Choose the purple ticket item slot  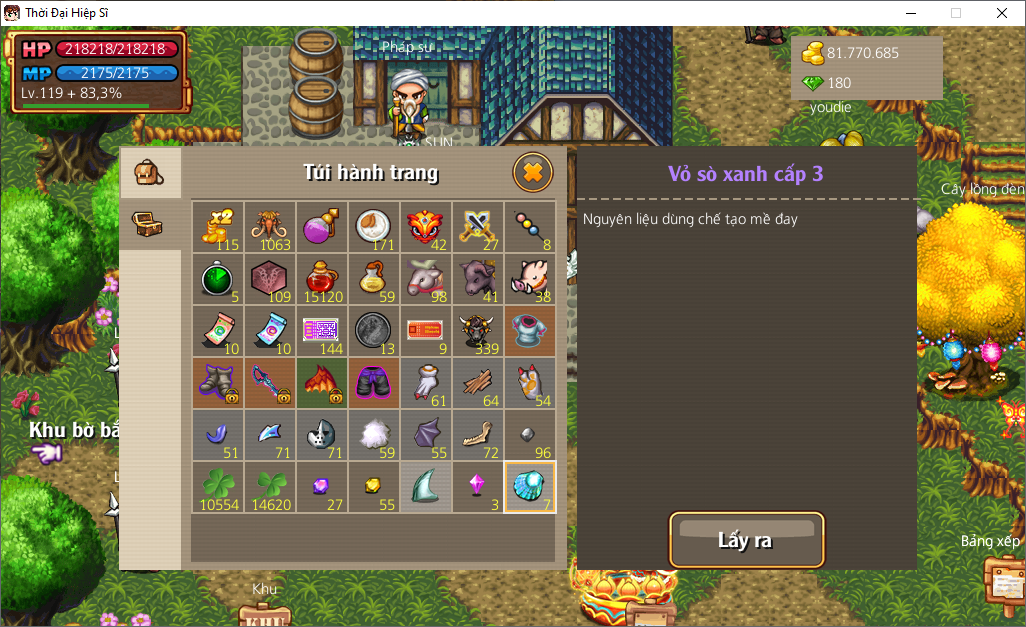pyautogui.click(x=322, y=331)
